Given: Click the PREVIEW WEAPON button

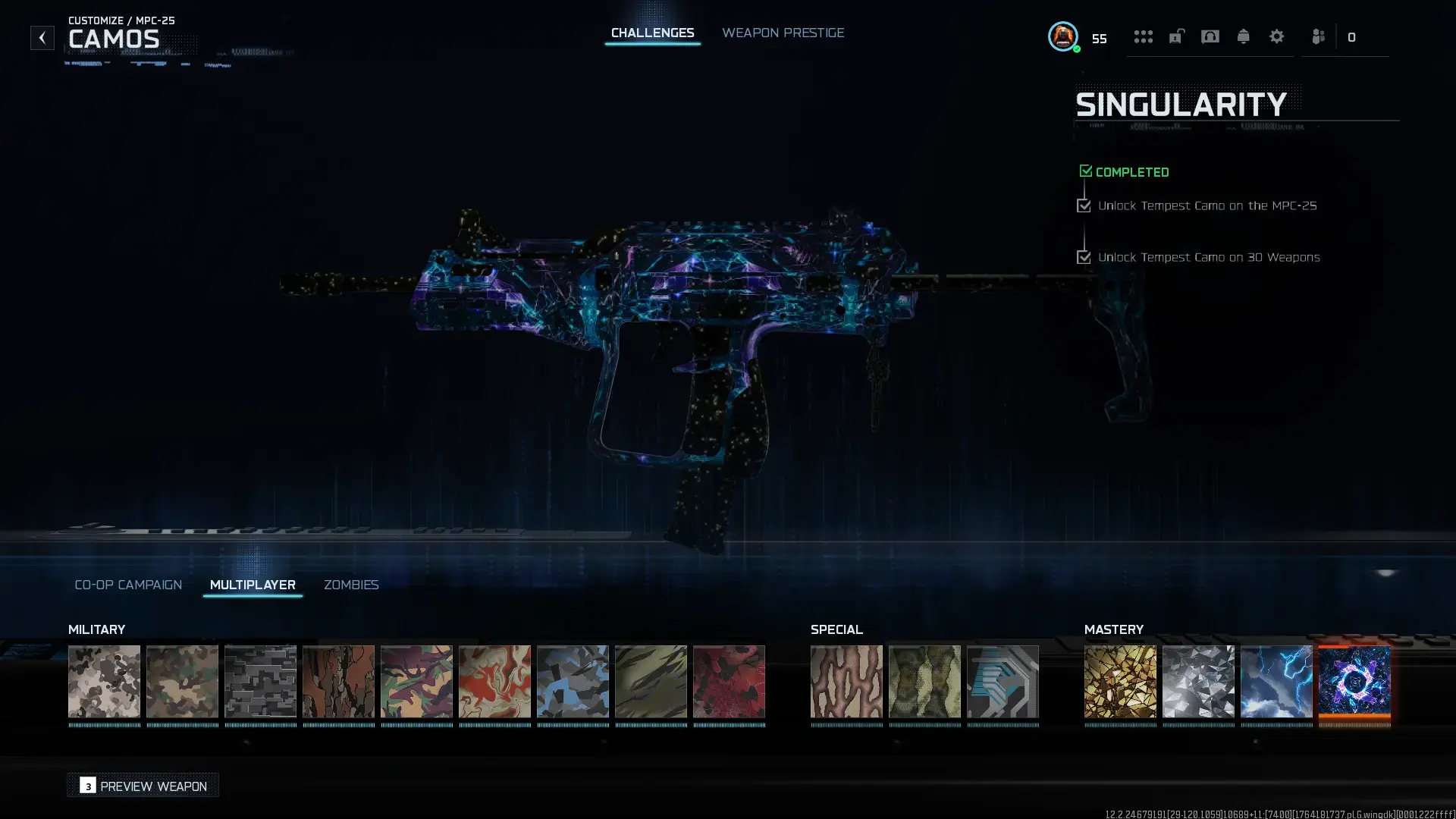Looking at the screenshot, I should pos(143,786).
